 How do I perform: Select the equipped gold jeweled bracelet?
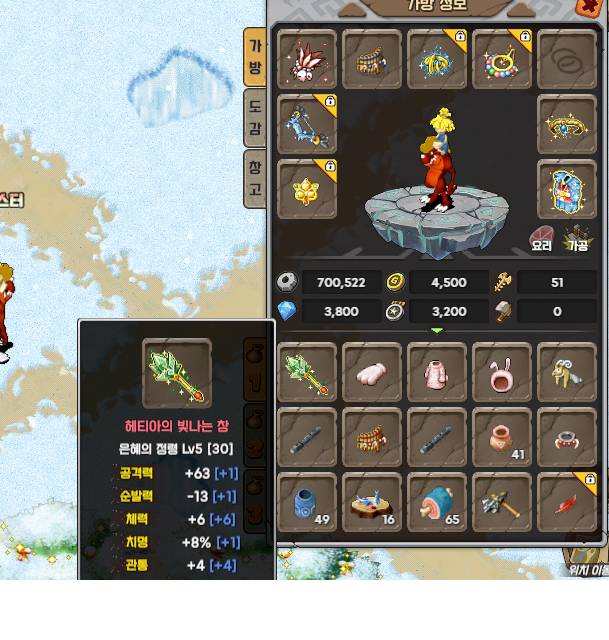click(566, 125)
